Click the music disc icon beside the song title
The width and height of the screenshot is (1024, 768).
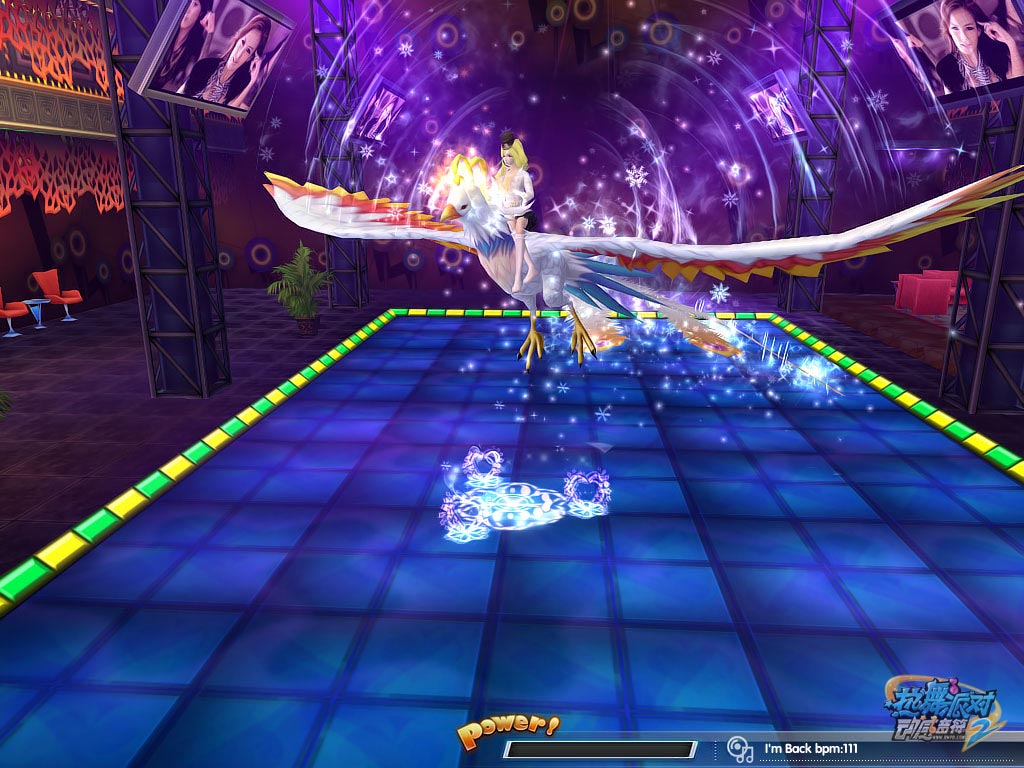(x=739, y=748)
